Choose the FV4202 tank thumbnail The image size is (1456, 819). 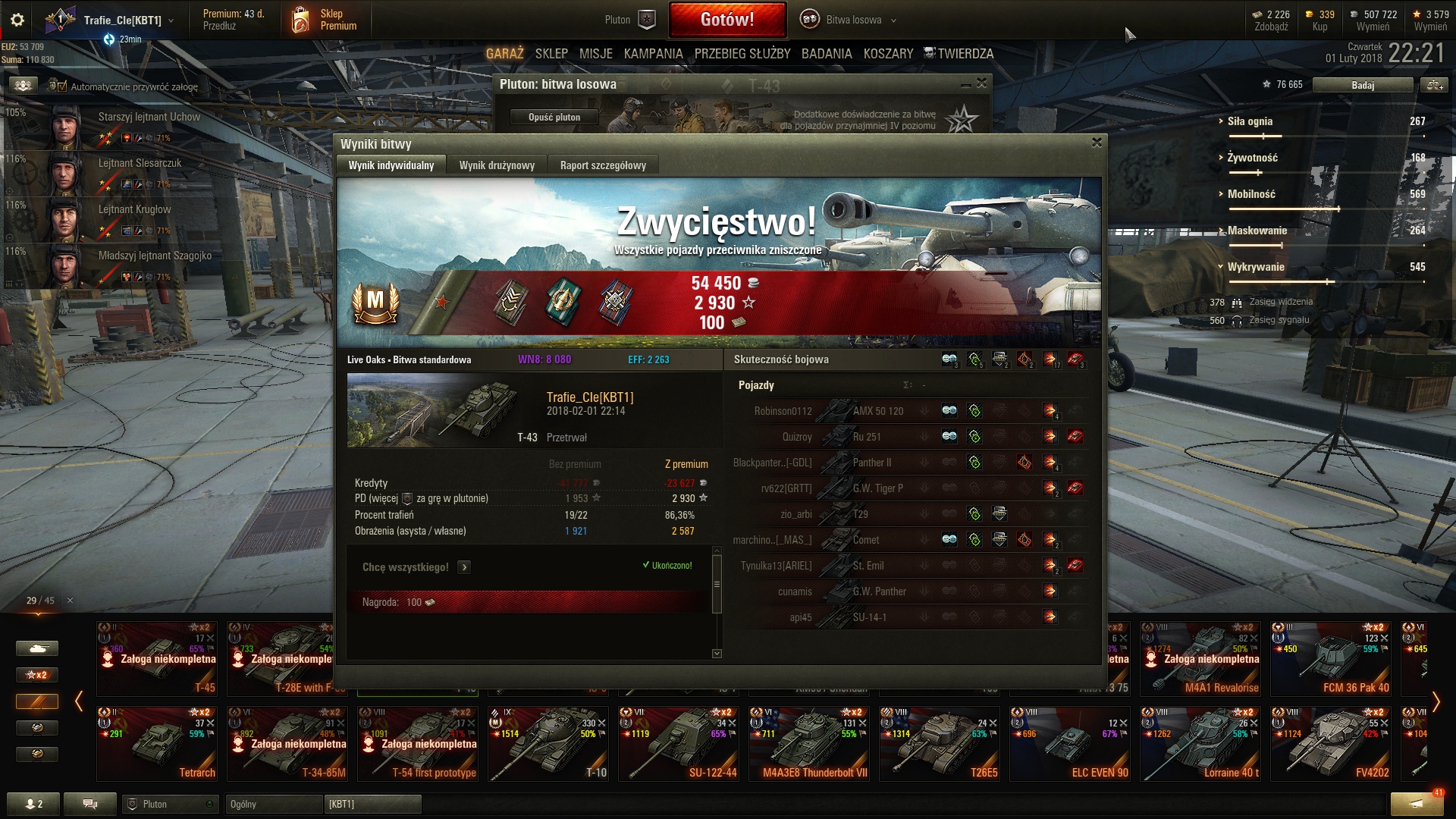tap(1331, 744)
